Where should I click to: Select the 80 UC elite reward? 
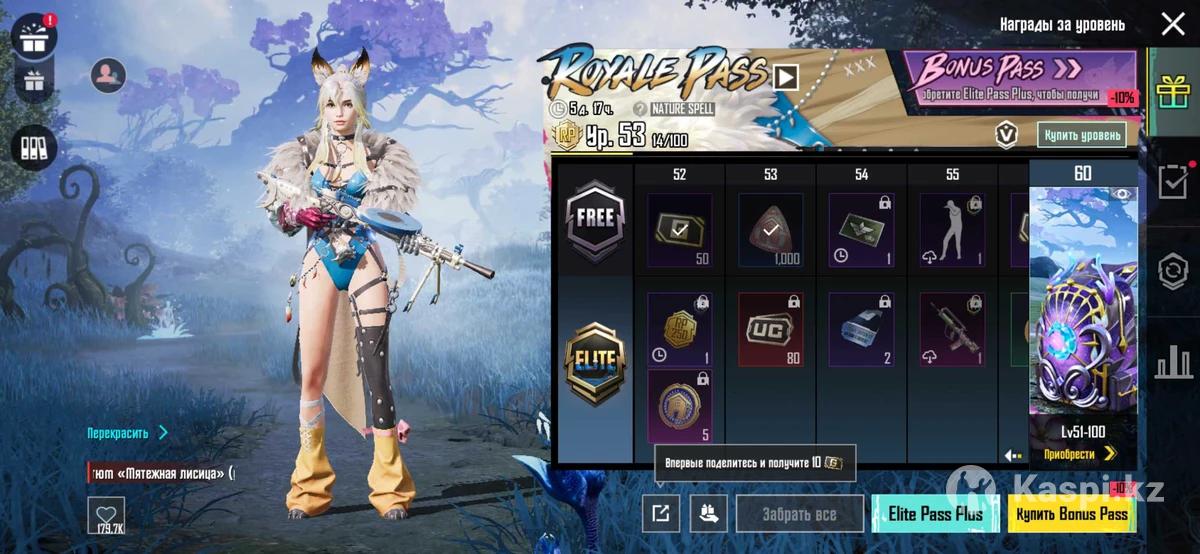(770, 330)
